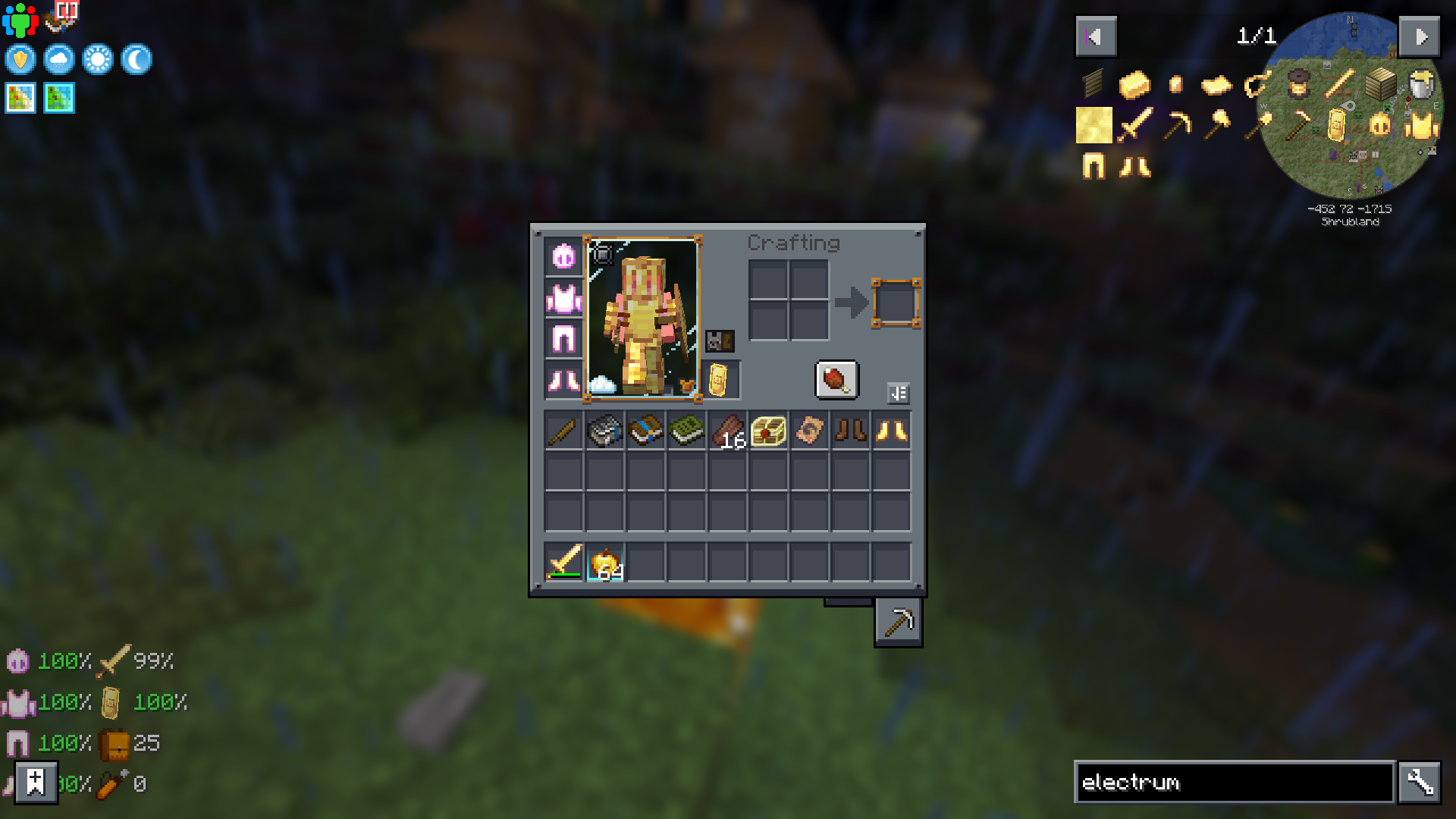This screenshot has height=819, width=1456.
Task: Select the electrum block in the JEI results
Action: click(x=1094, y=125)
